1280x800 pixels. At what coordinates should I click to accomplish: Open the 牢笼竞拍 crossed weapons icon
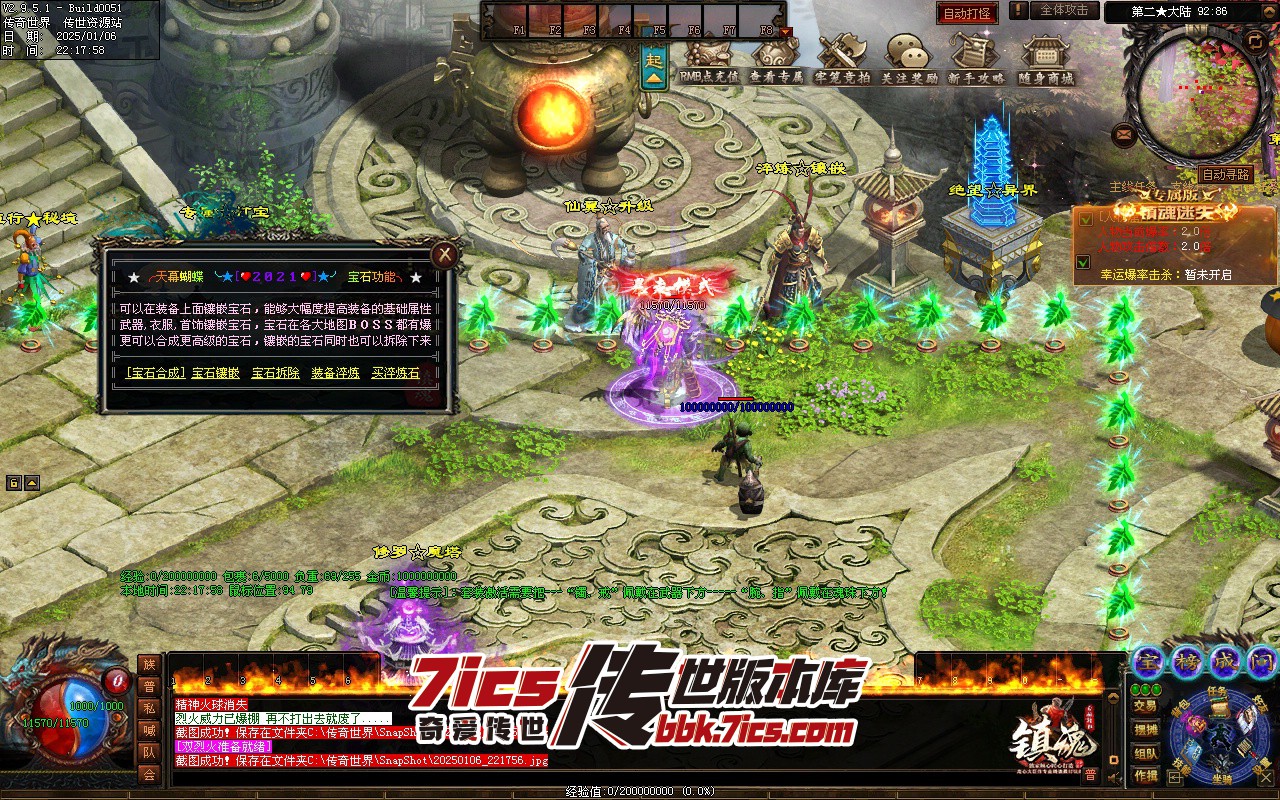[x=842, y=58]
